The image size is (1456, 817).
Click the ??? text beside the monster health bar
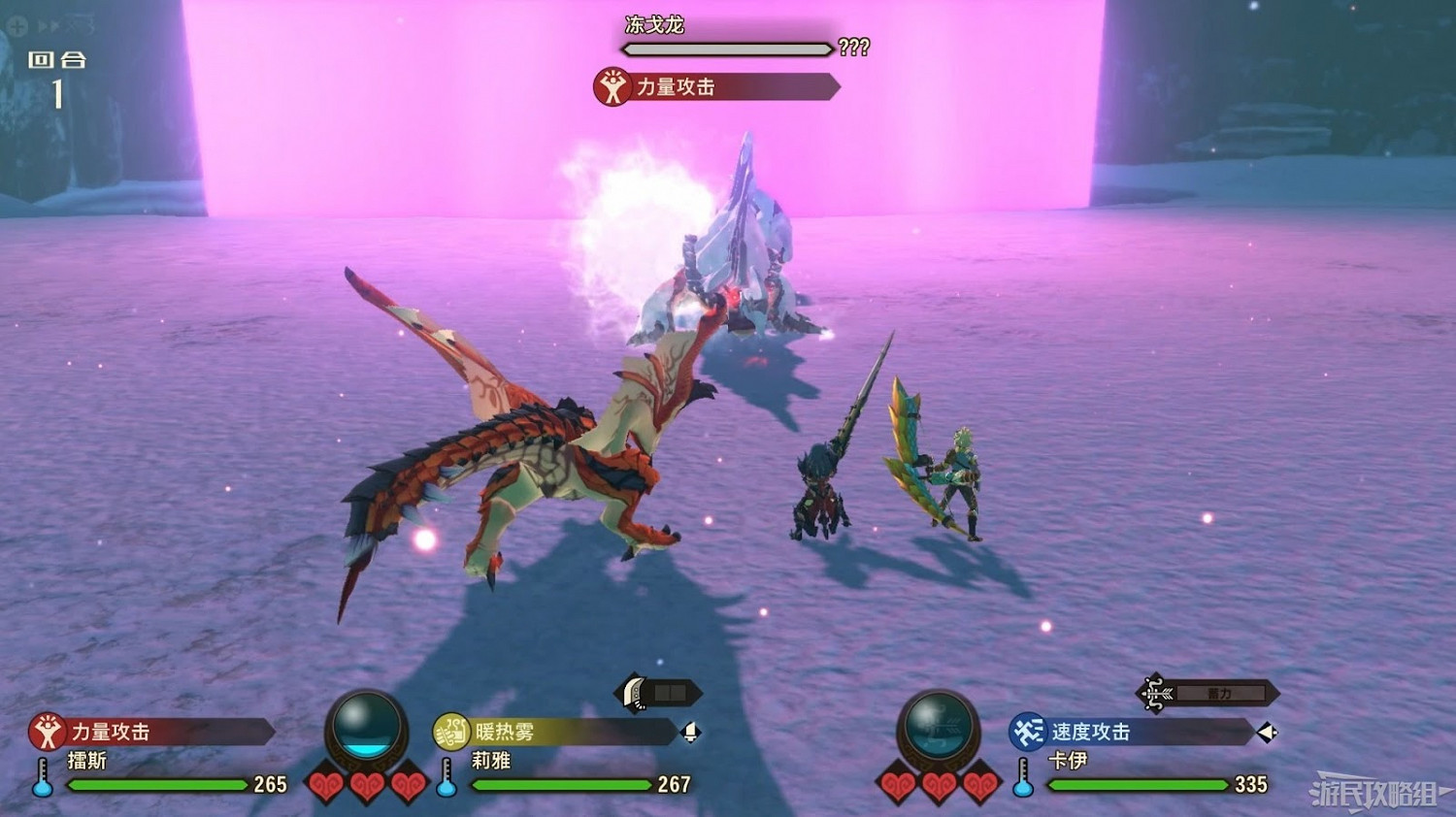pyautogui.click(x=854, y=47)
